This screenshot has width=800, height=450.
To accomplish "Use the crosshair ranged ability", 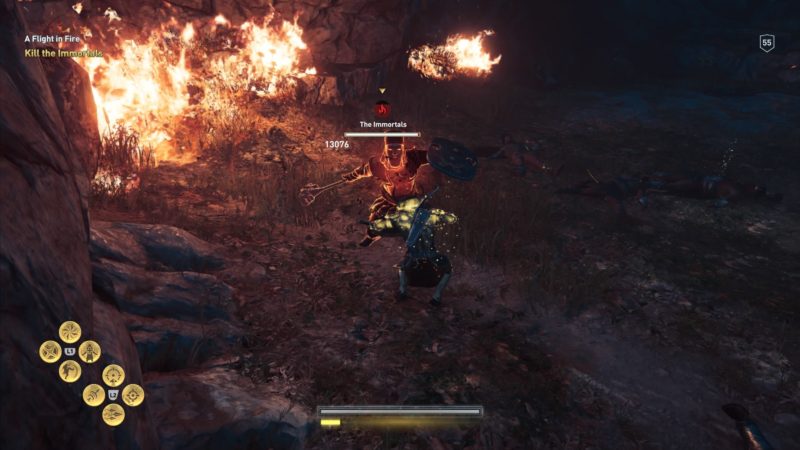I will point(133,395).
